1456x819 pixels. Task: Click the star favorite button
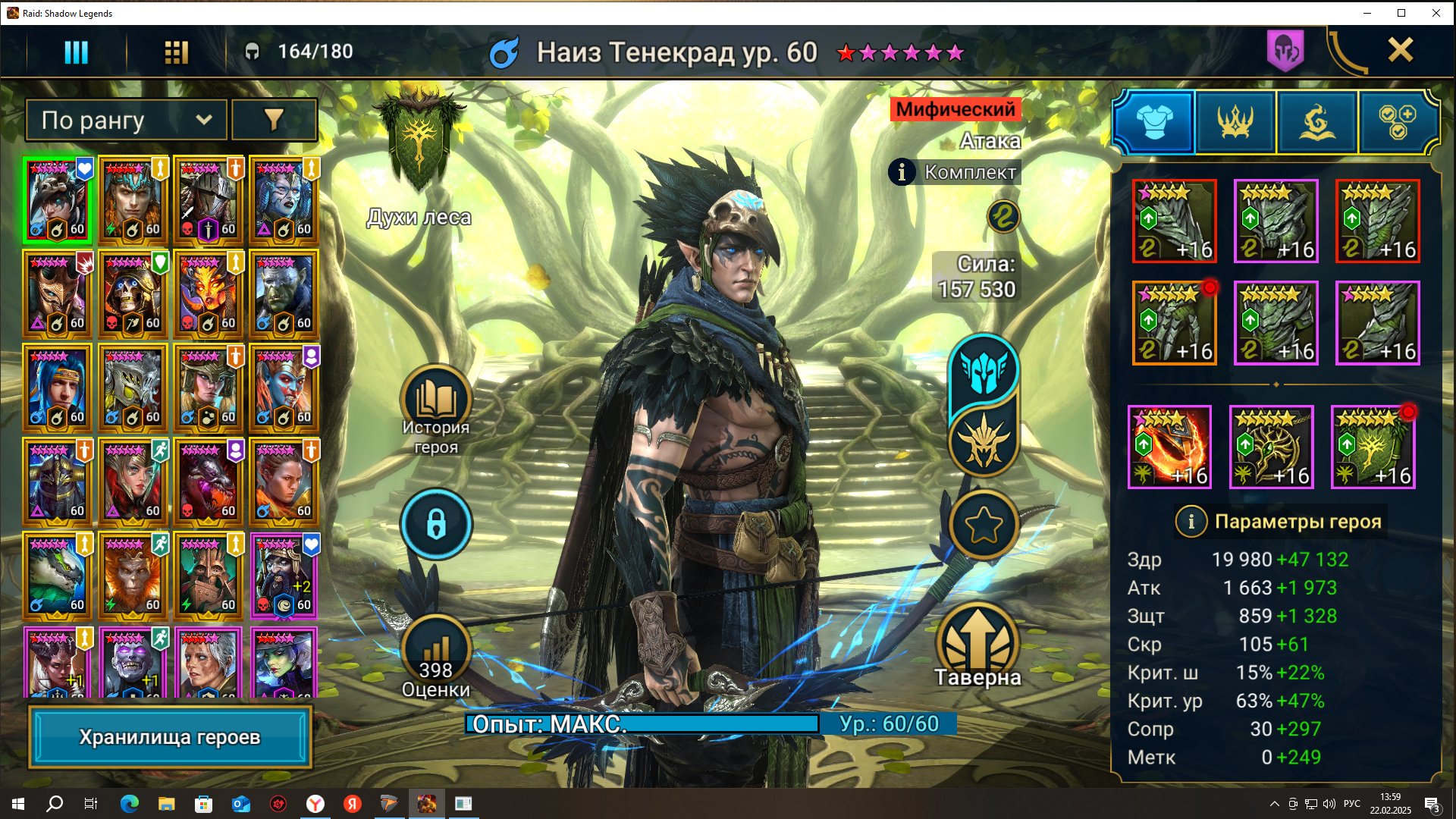(x=984, y=525)
